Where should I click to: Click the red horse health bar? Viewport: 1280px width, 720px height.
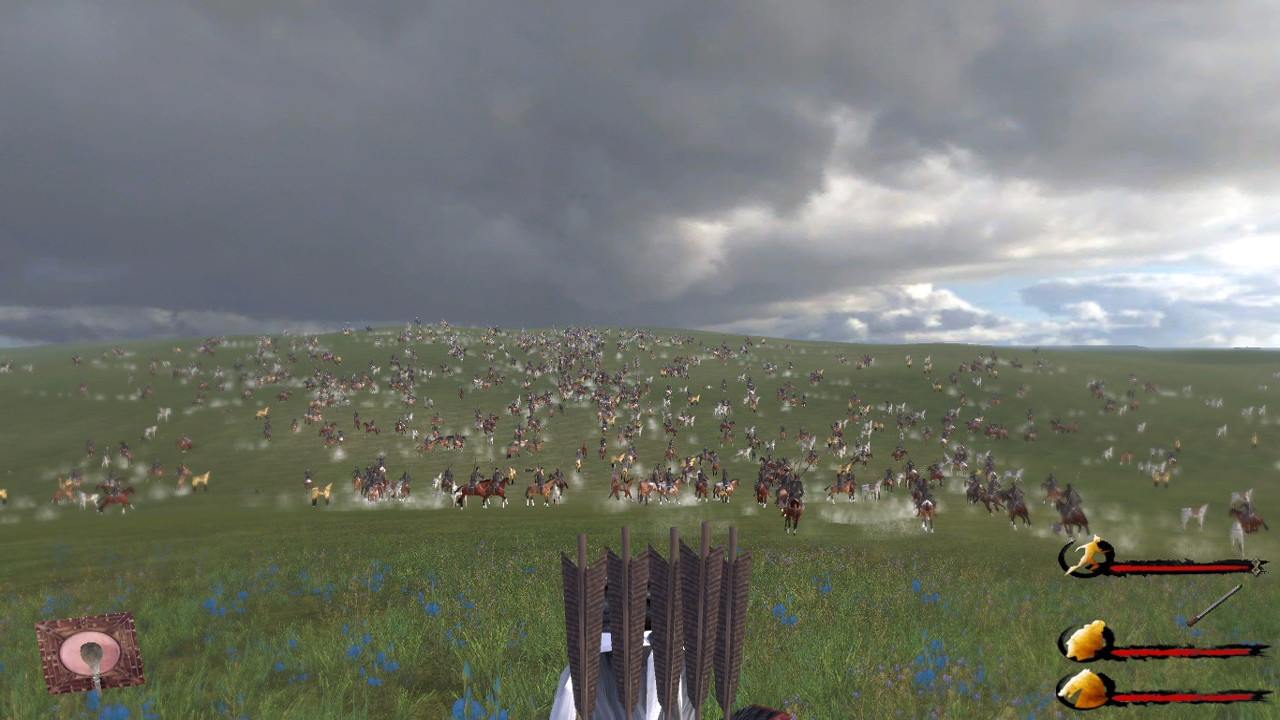coord(1180,695)
